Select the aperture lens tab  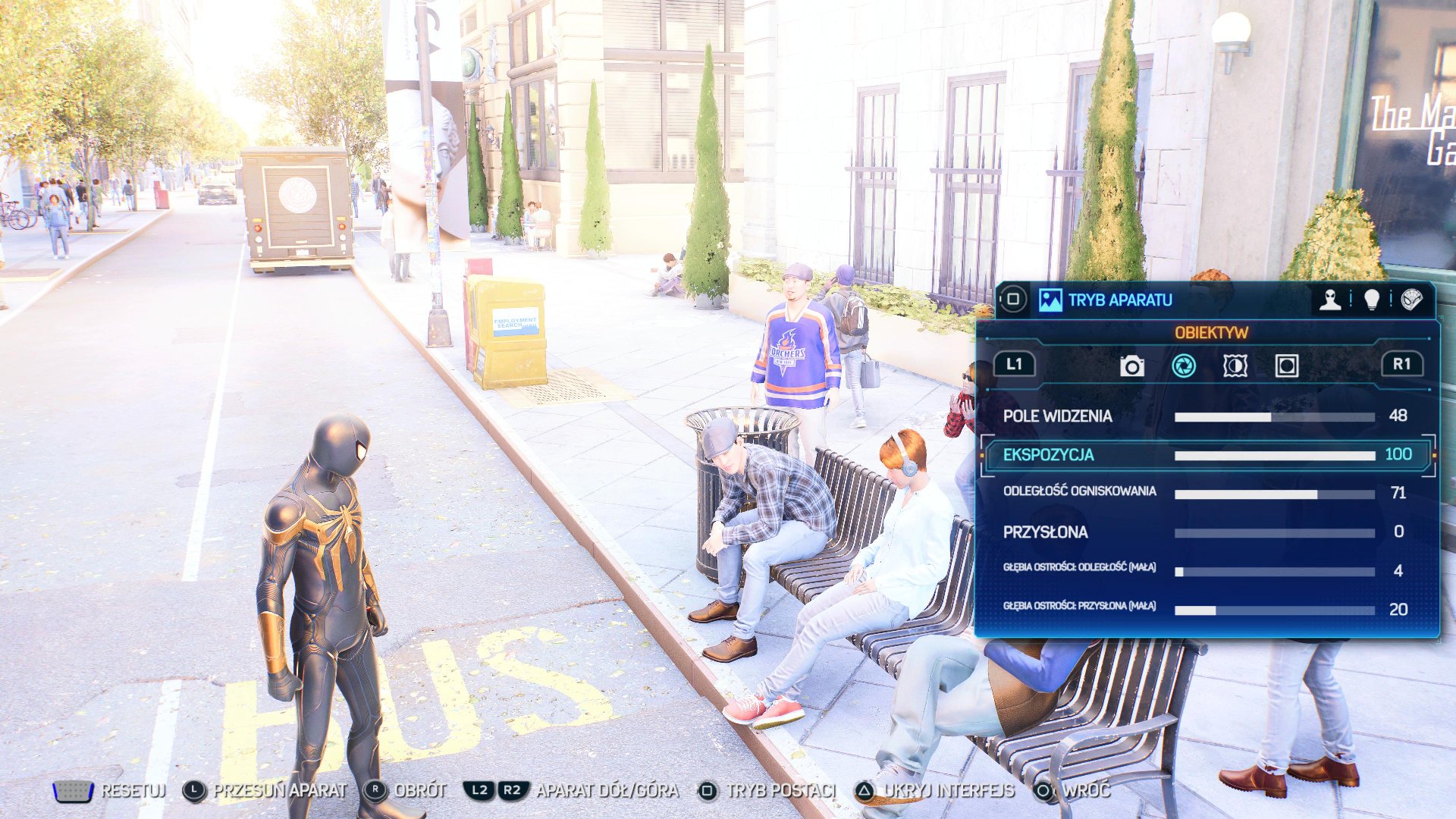click(1184, 366)
